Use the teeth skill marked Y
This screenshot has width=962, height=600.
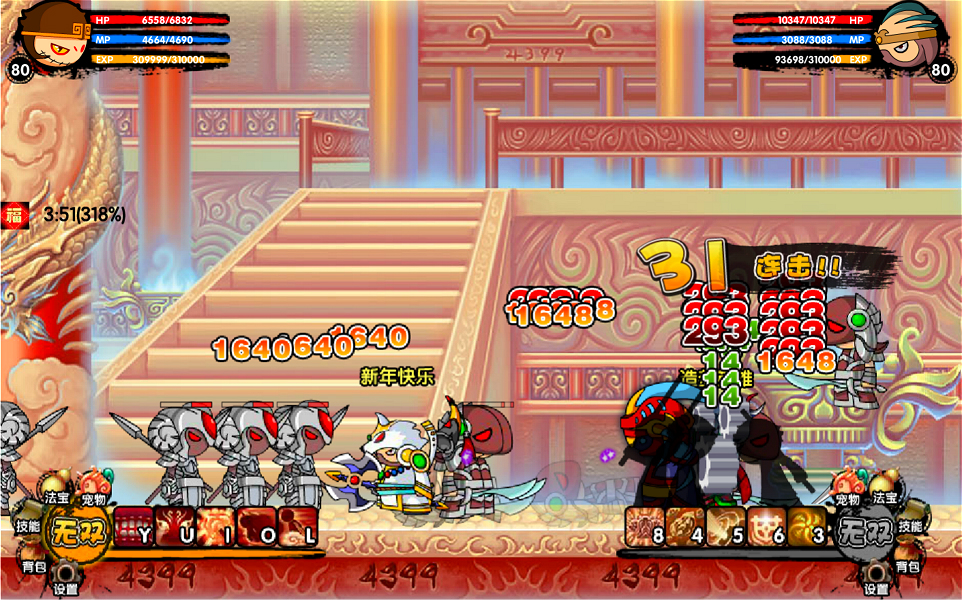[132, 527]
